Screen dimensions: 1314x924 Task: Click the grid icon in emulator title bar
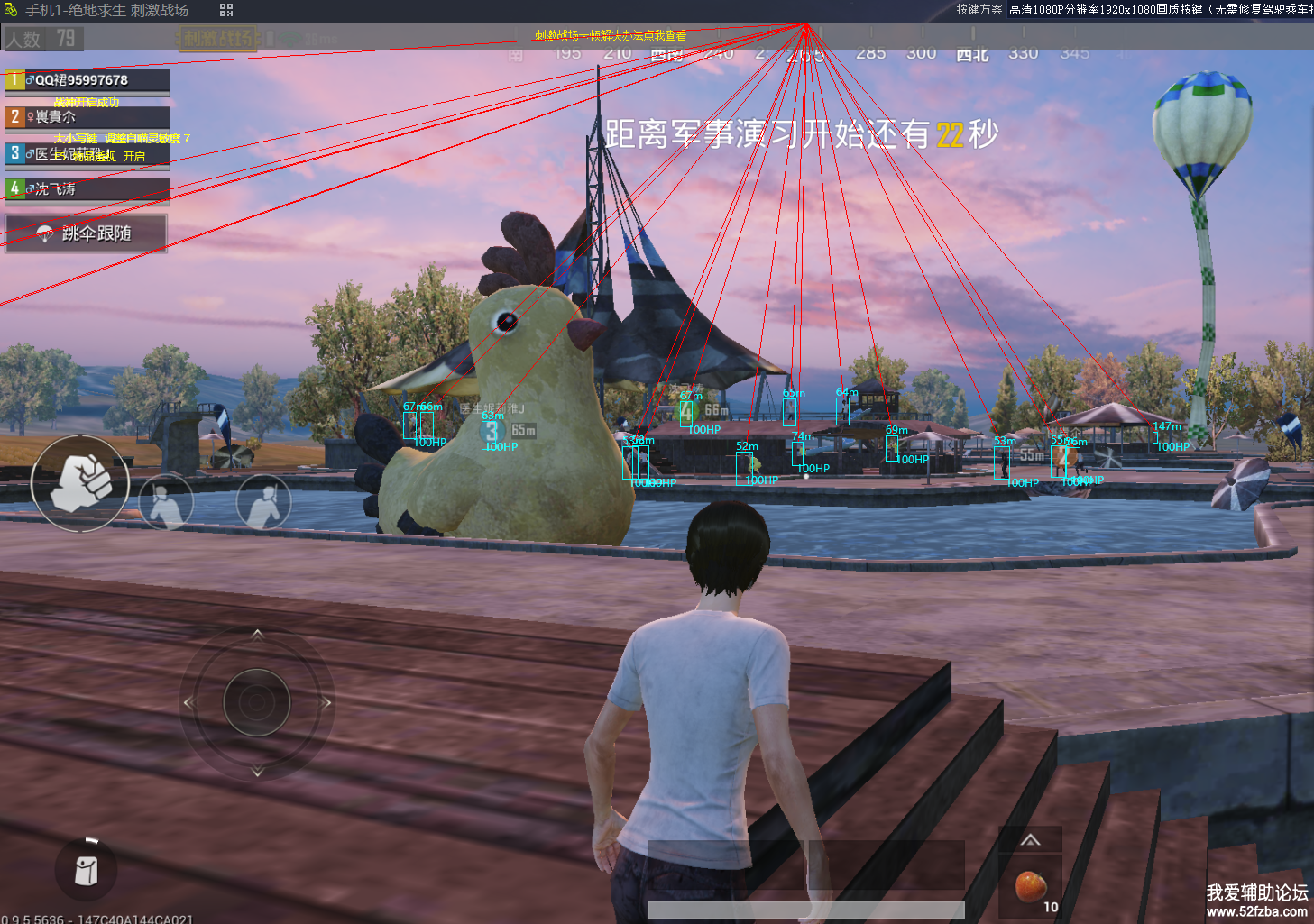[x=226, y=10]
